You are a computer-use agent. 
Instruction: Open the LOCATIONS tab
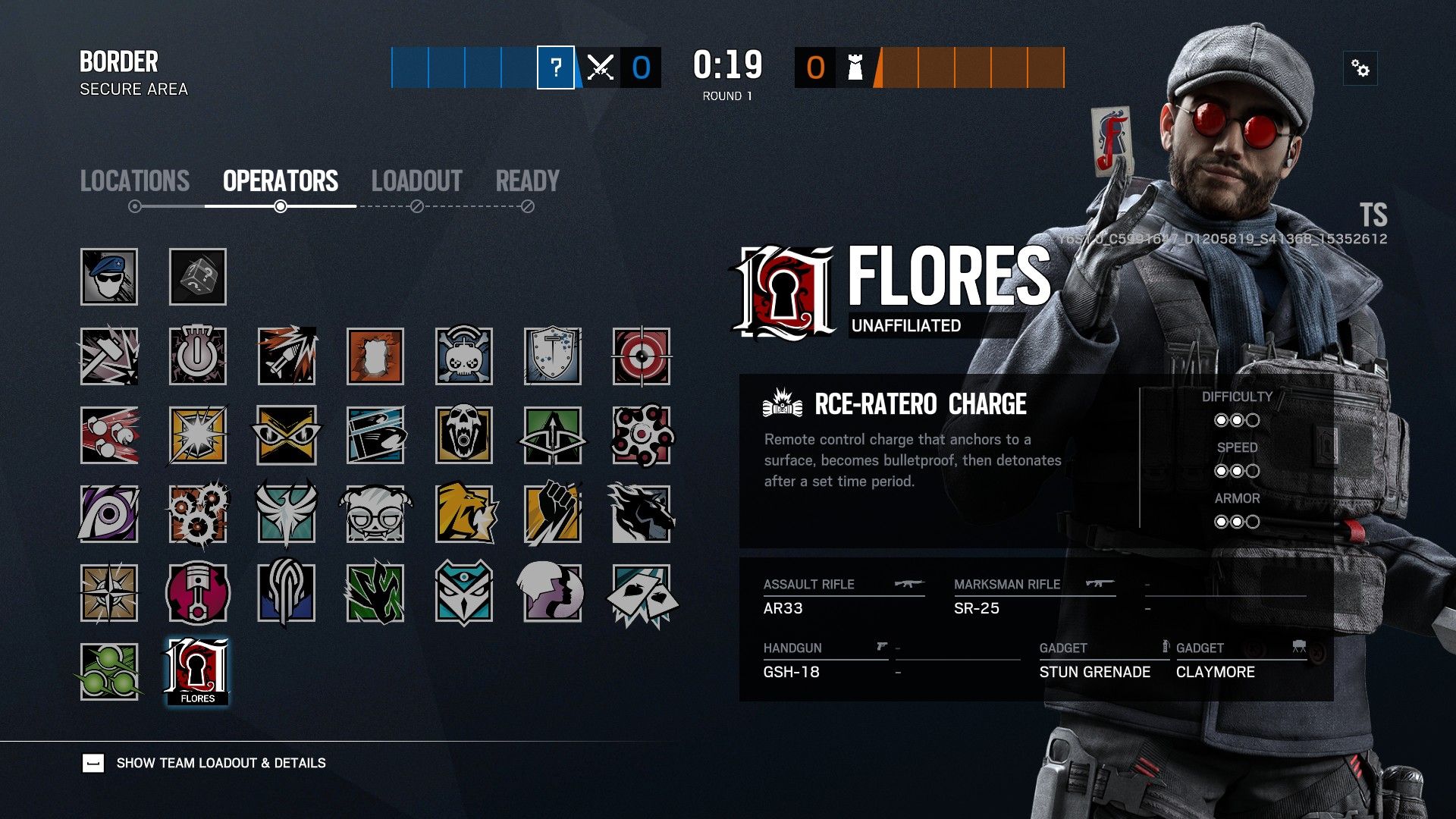pos(135,180)
